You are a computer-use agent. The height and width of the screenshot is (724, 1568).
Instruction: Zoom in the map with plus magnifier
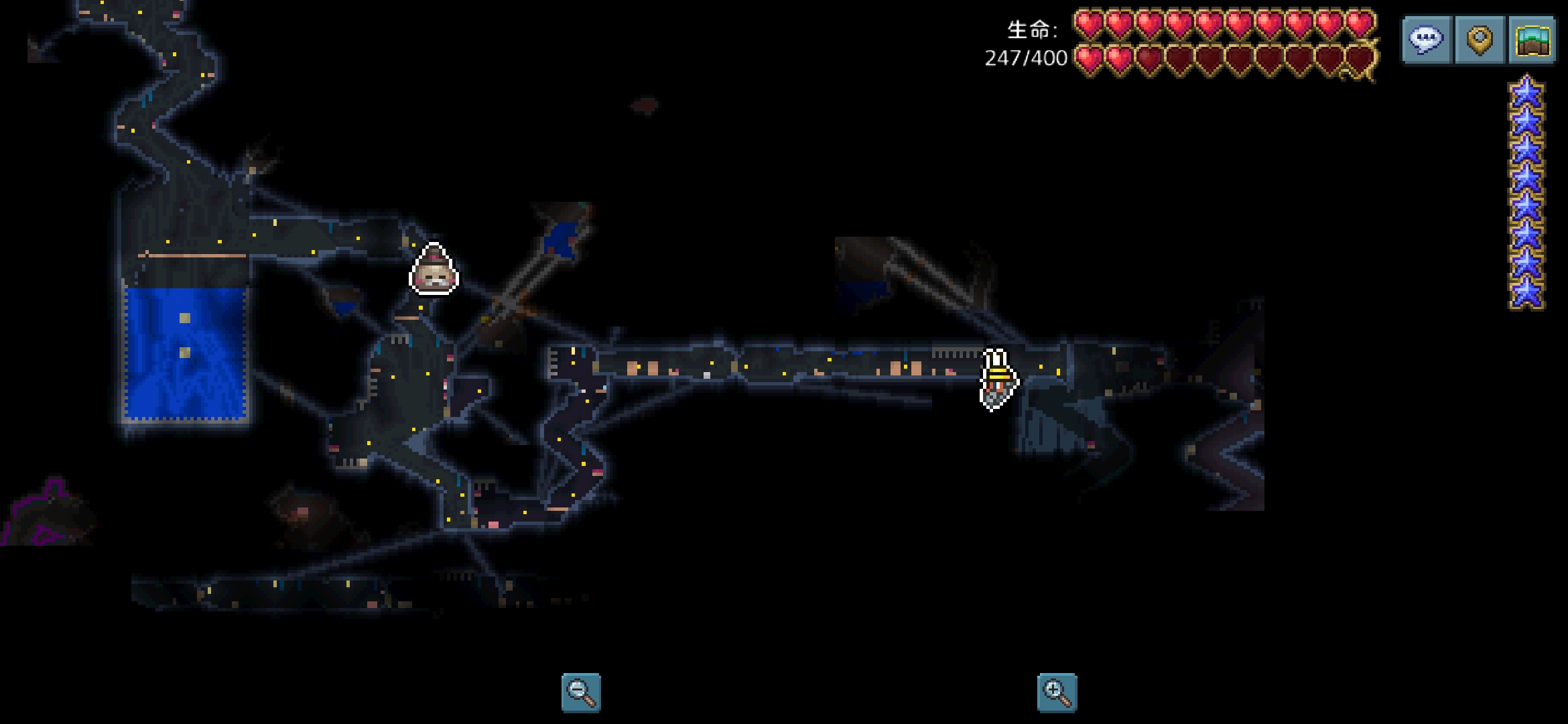(x=1057, y=692)
